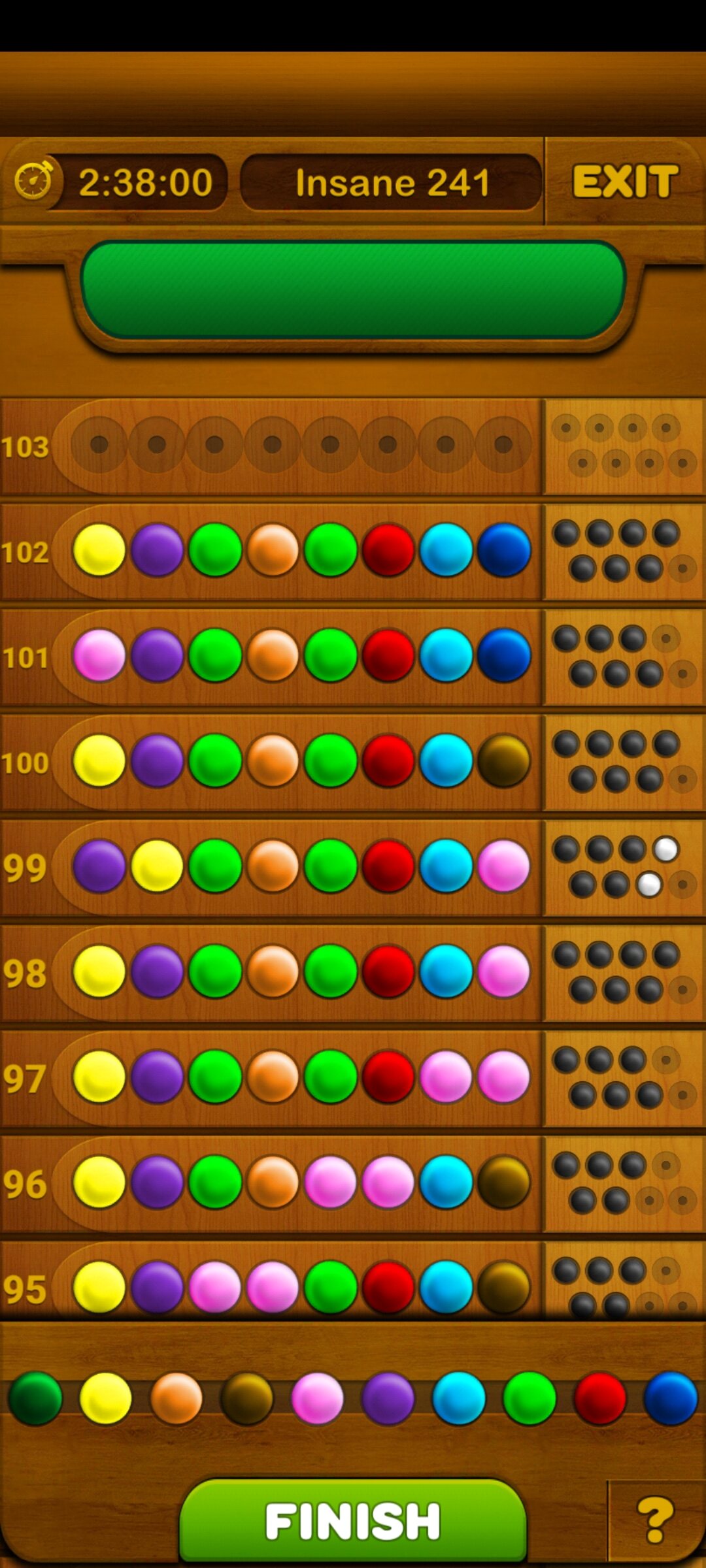
Task: Choose the purple palette ball
Action: point(388,1398)
